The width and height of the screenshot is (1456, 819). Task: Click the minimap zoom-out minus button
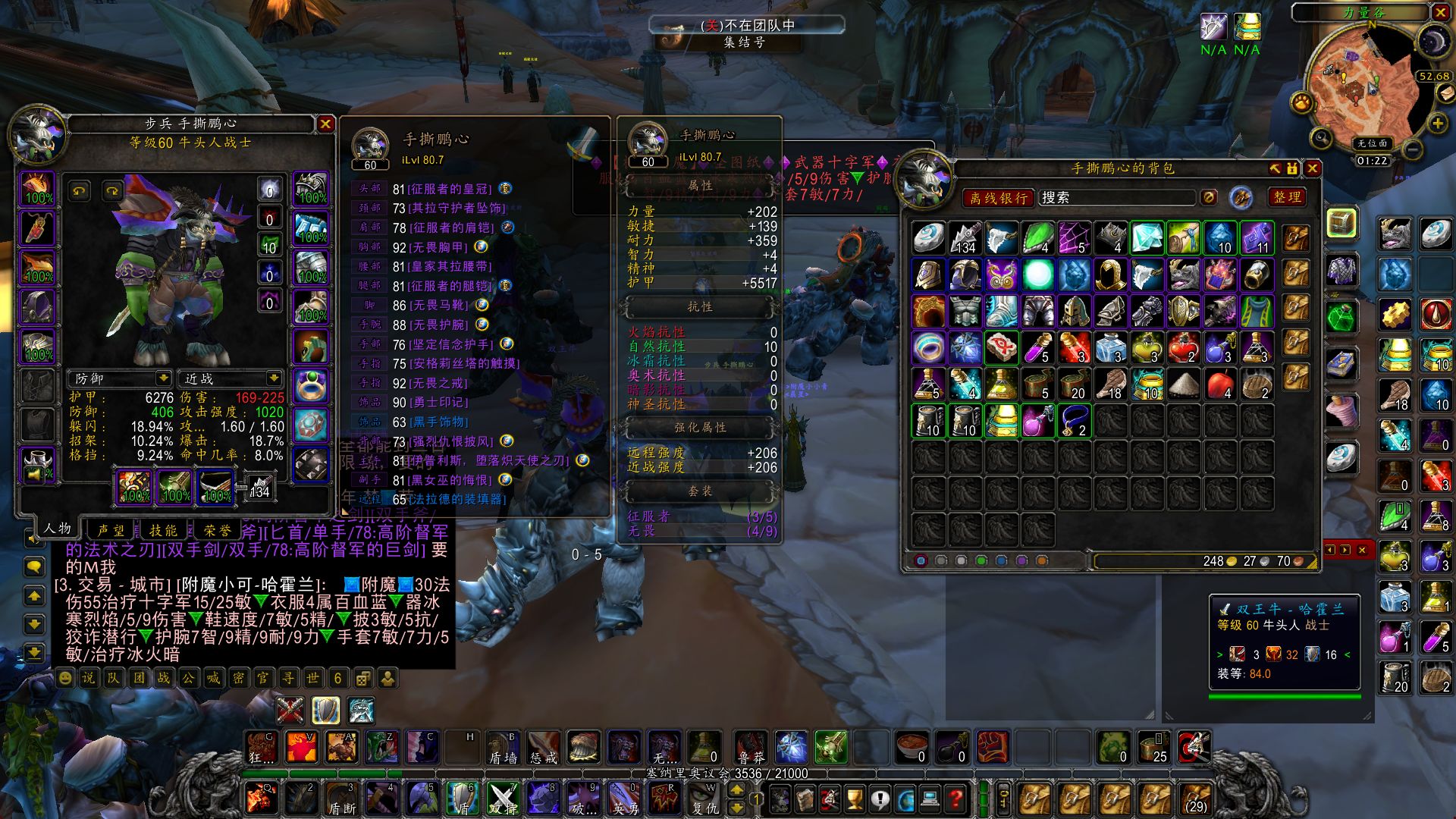1412,149
